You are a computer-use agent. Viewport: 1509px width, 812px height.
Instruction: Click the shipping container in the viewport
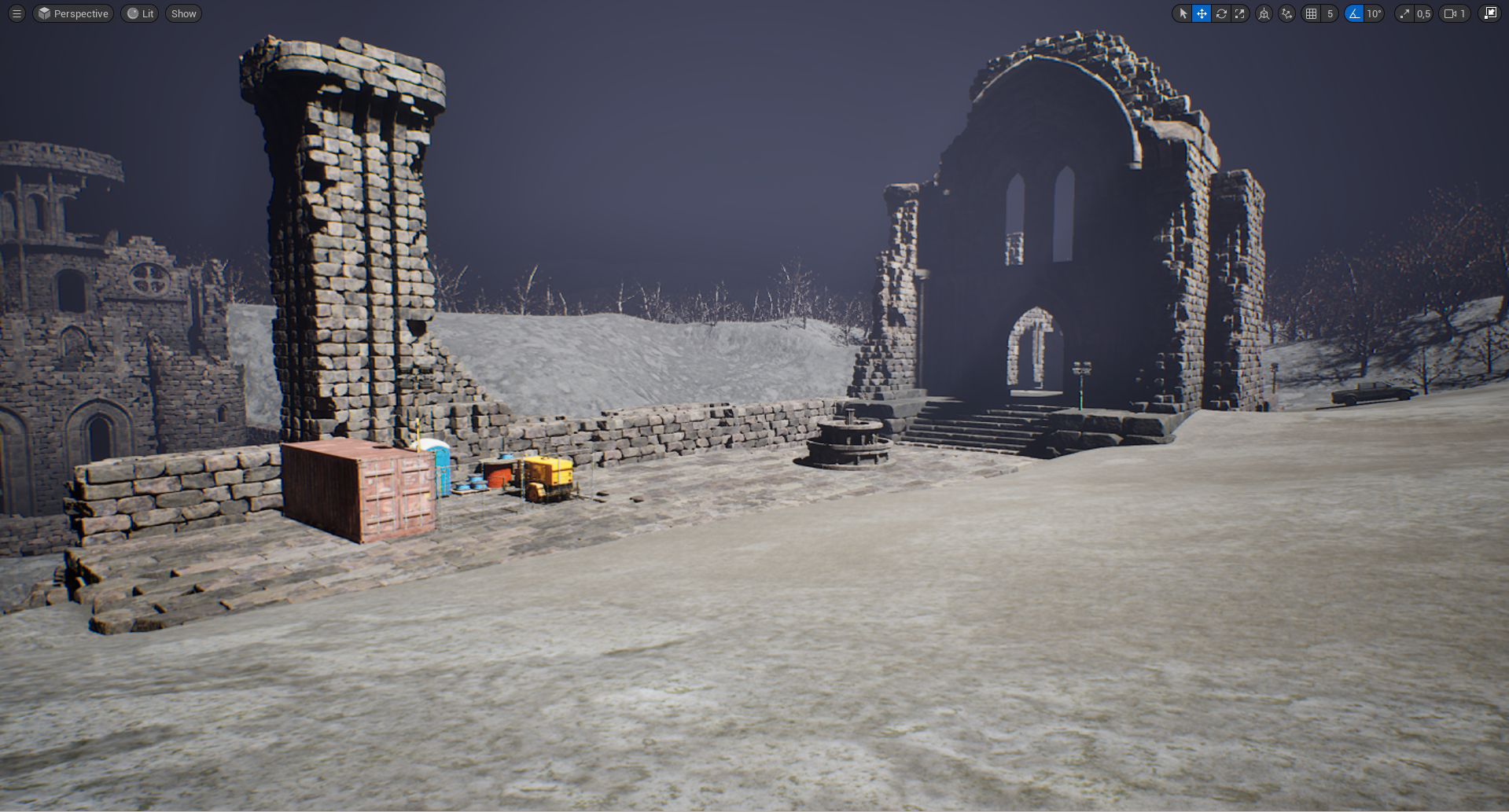pyautogui.click(x=358, y=487)
